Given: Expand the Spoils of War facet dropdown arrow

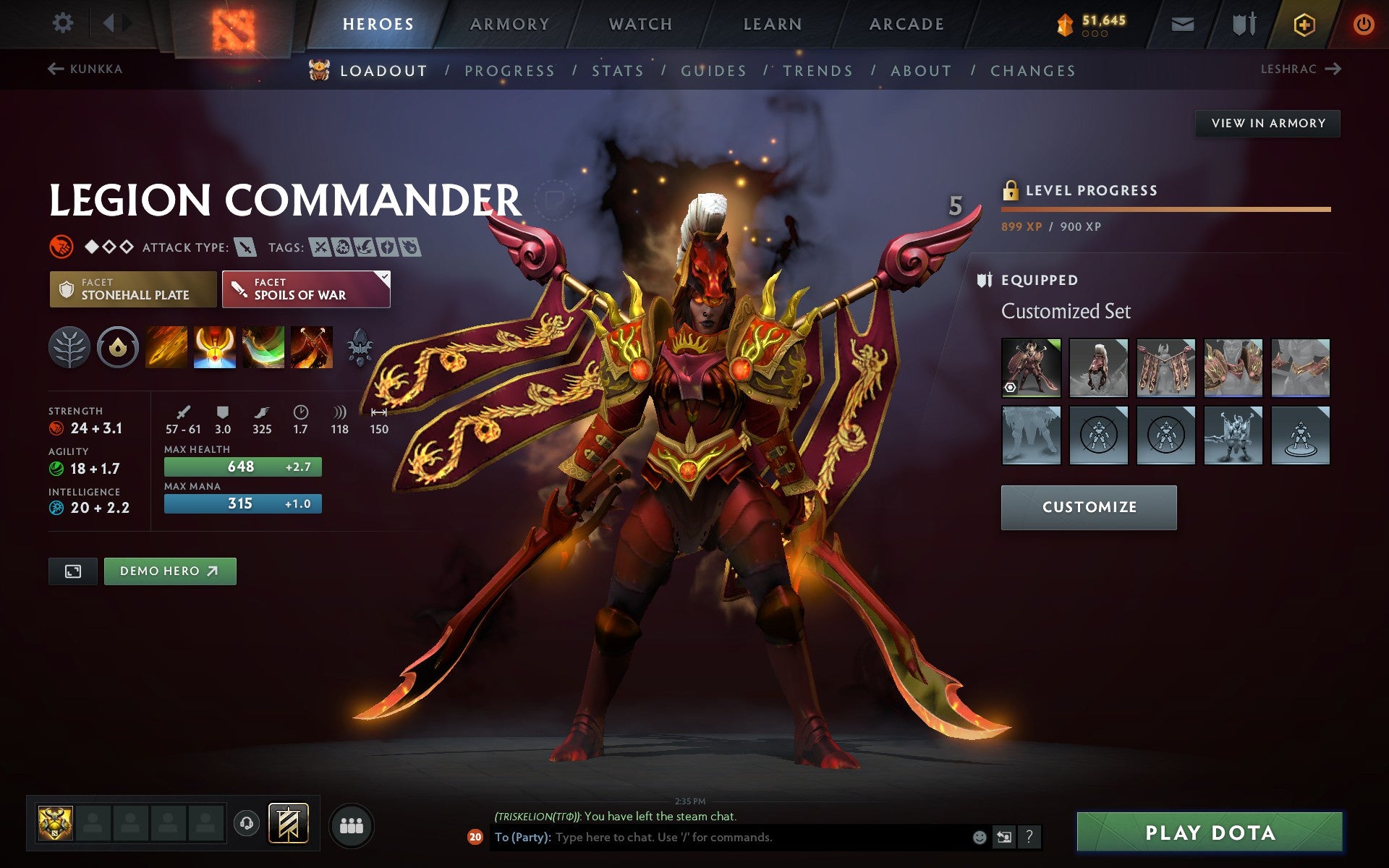Looking at the screenshot, I should pos(383,276).
